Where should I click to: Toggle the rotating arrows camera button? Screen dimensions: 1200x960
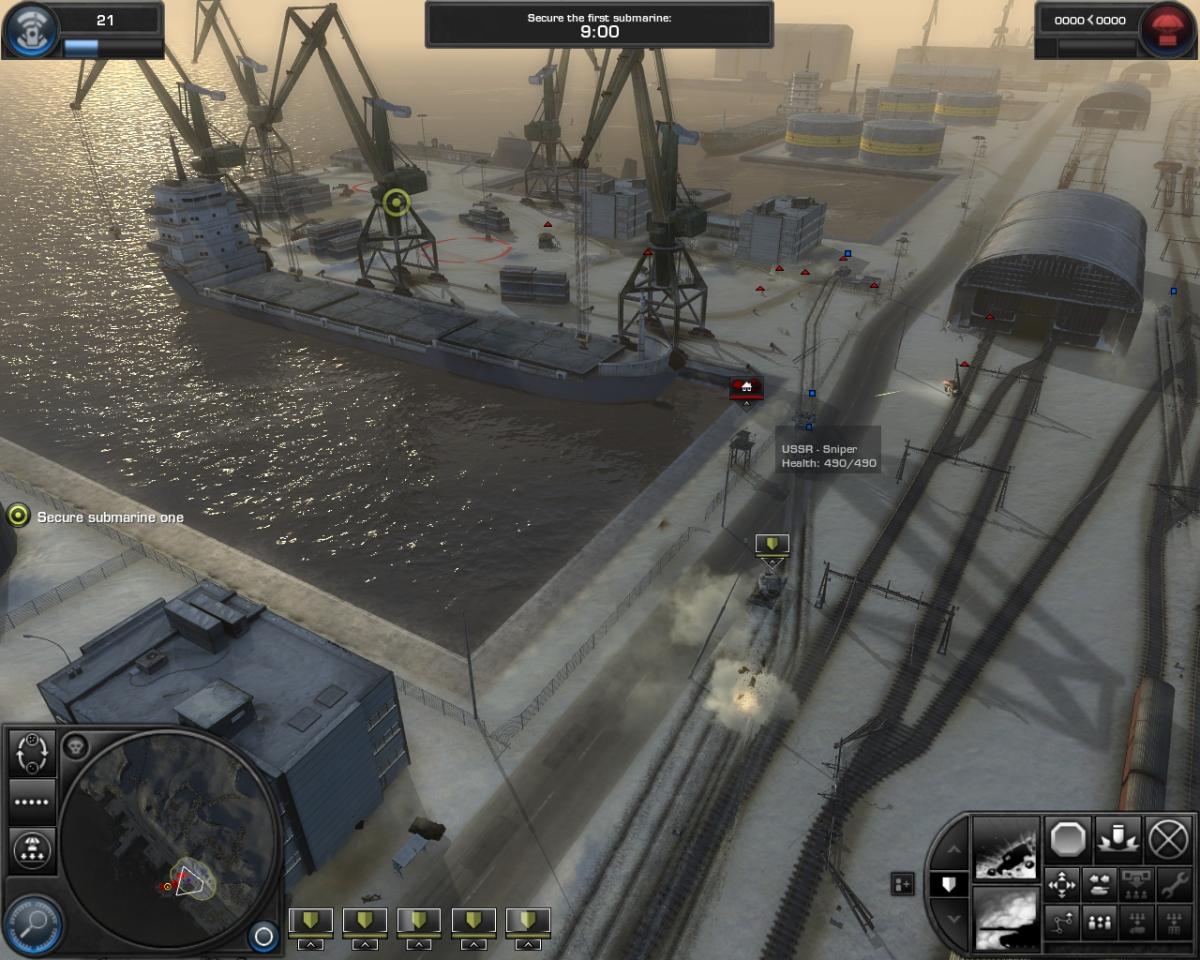tap(31, 753)
